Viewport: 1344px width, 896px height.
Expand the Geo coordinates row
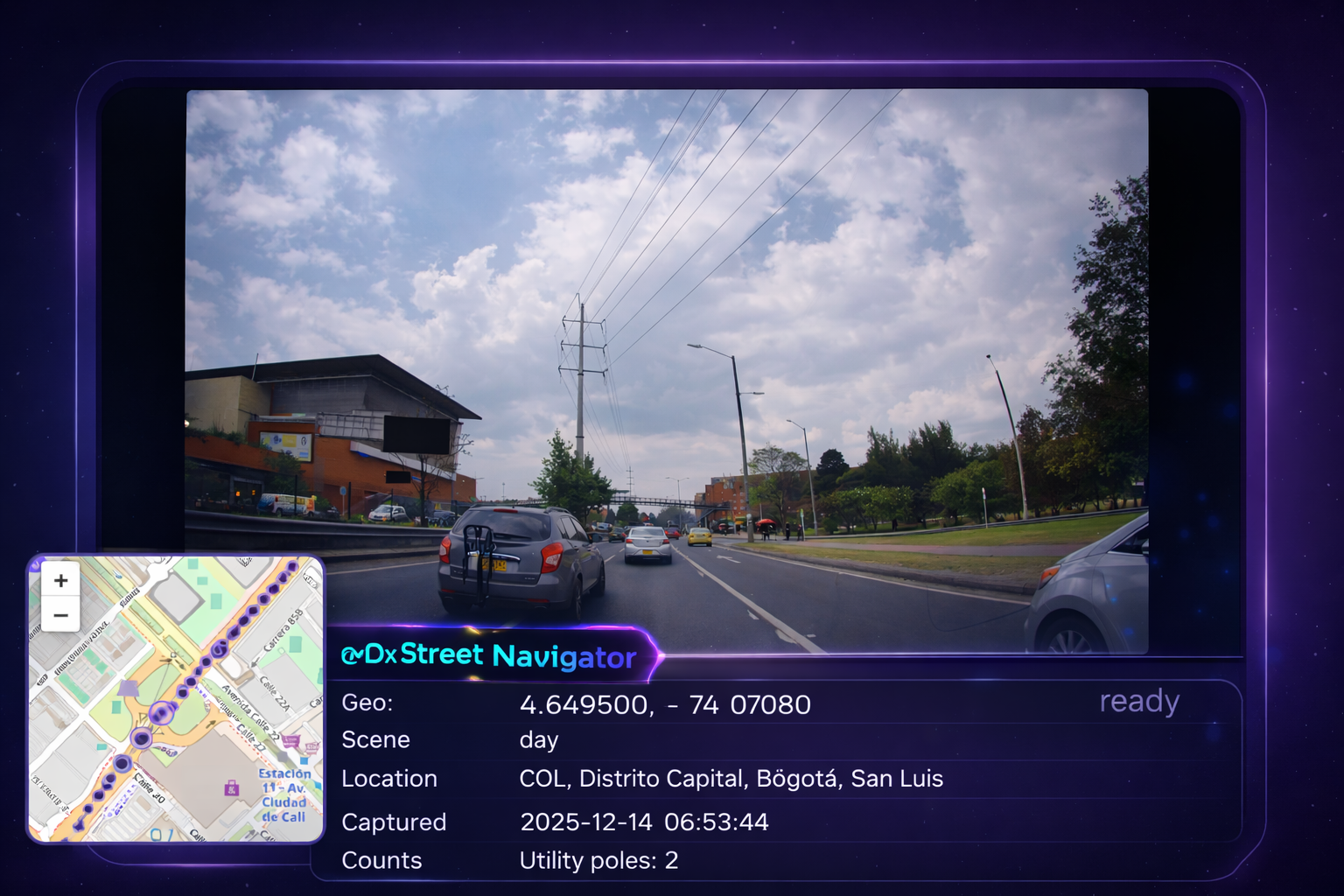pyautogui.click(x=665, y=703)
